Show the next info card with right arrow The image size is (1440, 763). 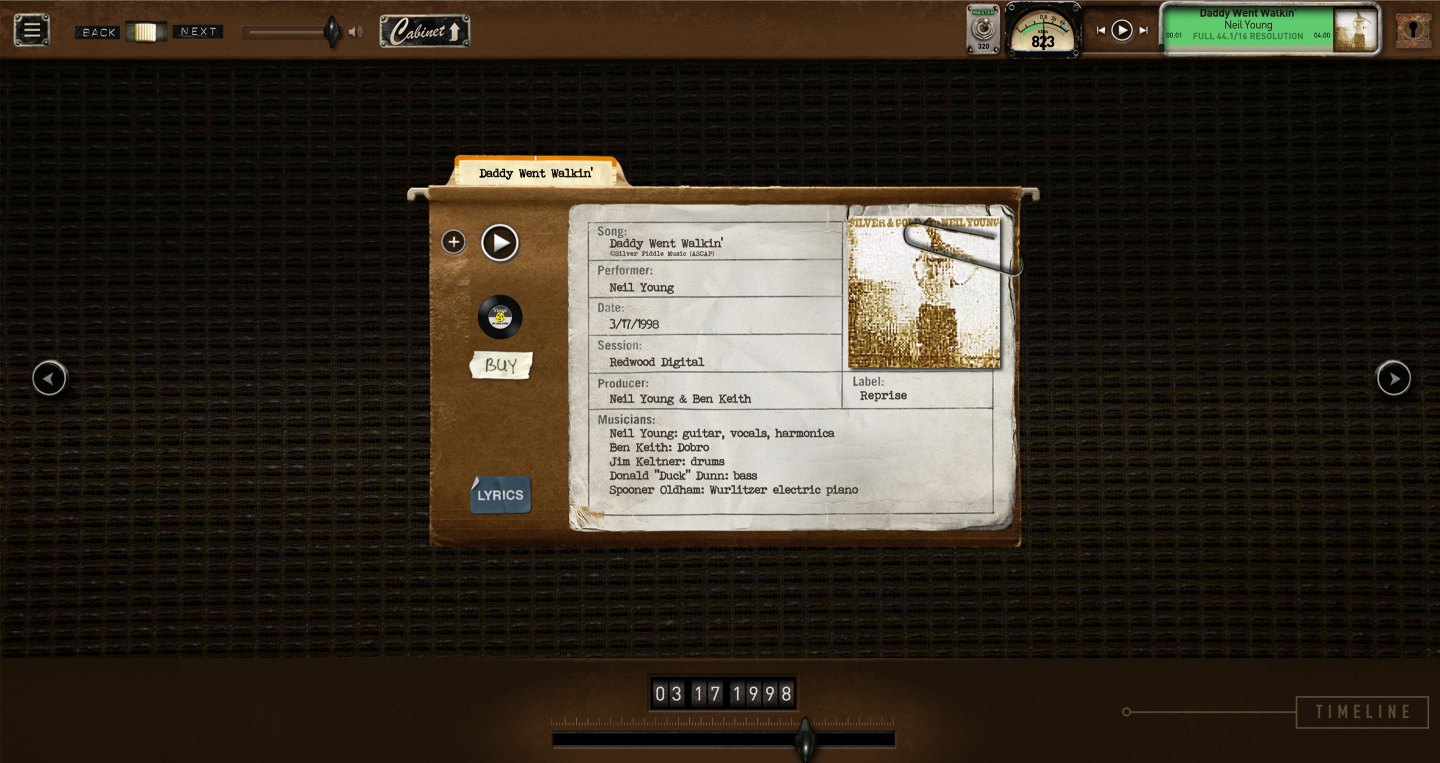tap(1393, 378)
